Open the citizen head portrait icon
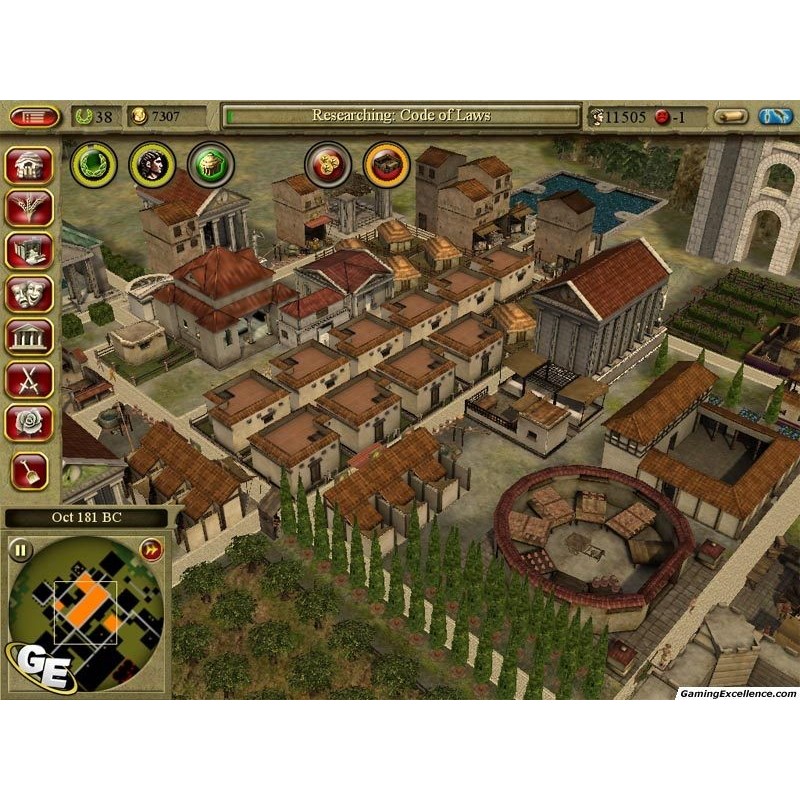The width and height of the screenshot is (800, 800). [x=152, y=165]
